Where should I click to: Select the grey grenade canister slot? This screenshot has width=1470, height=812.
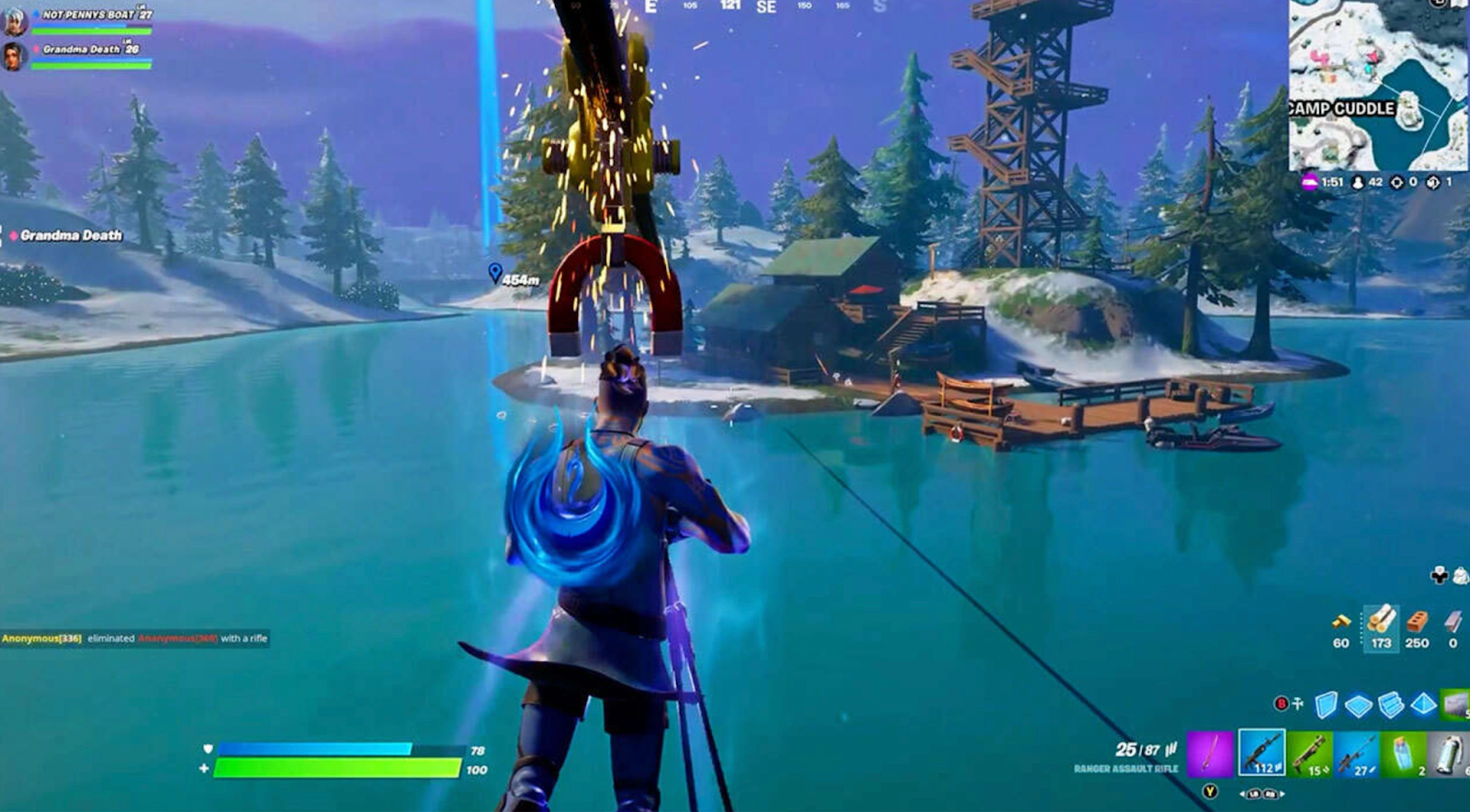click(x=1449, y=753)
